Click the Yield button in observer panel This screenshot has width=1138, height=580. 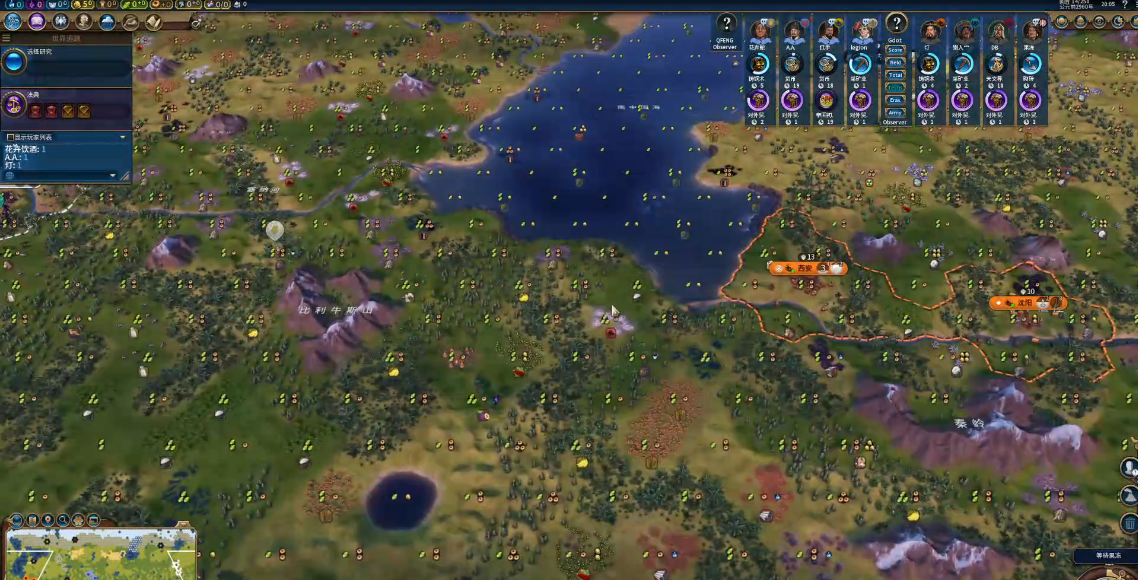coord(895,62)
